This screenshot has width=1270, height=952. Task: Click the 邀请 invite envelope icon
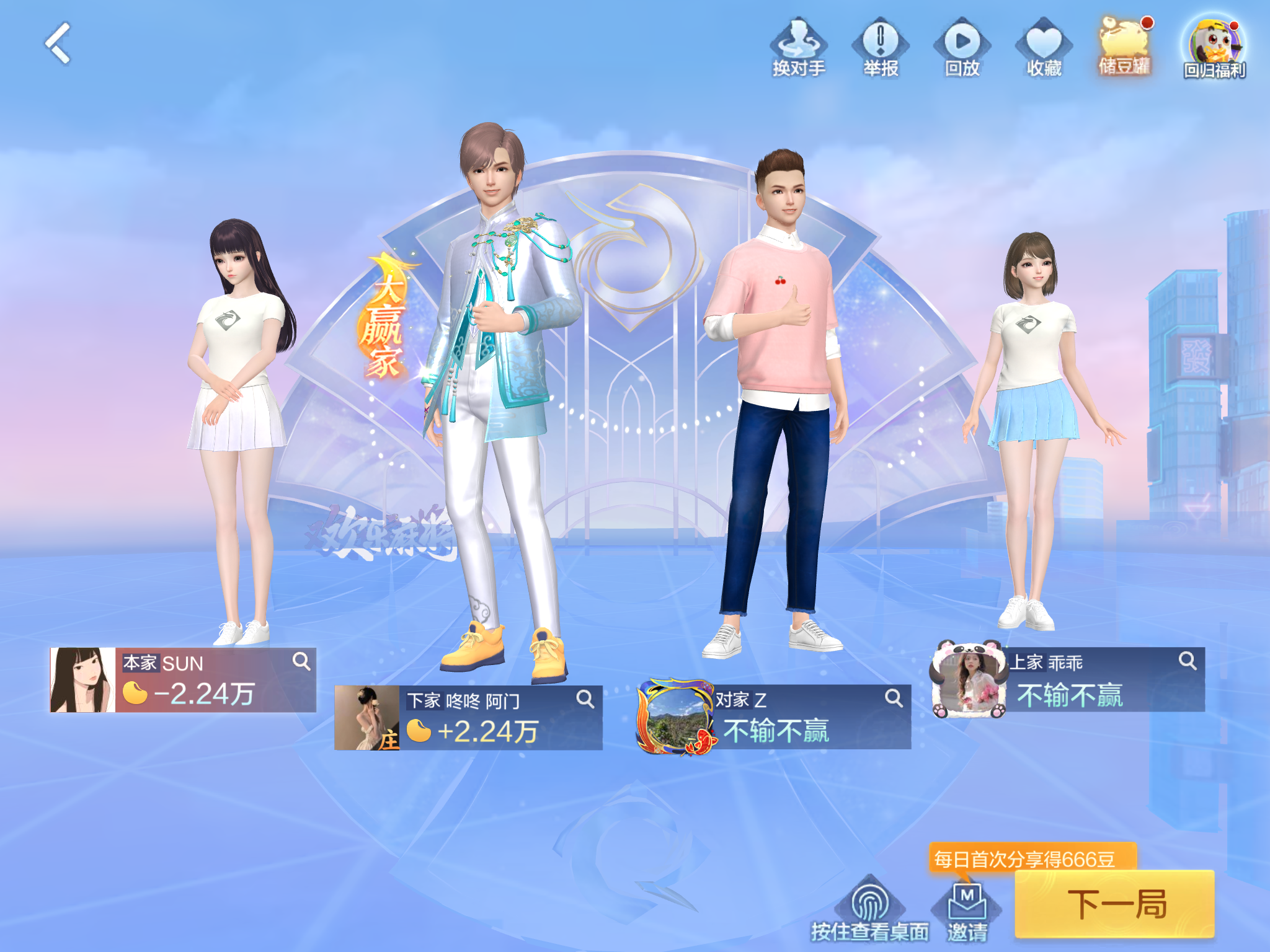click(x=967, y=910)
